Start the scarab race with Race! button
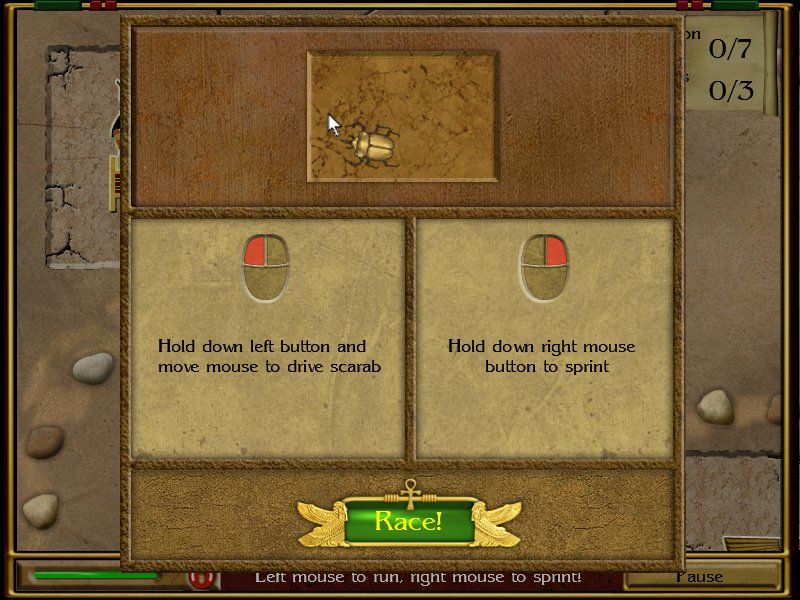This screenshot has width=800, height=600. 408,521
